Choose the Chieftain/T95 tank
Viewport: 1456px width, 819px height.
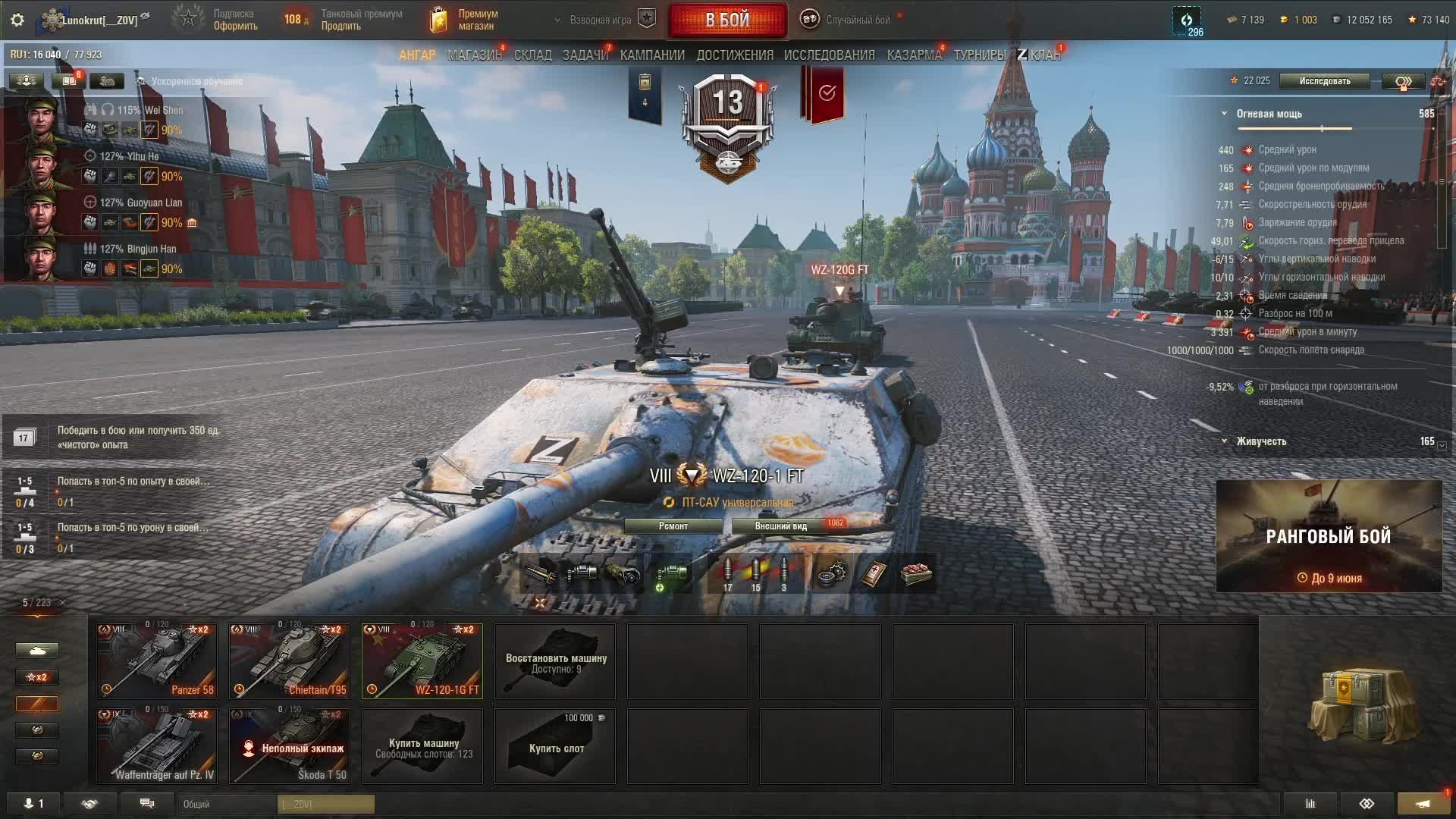tap(290, 661)
